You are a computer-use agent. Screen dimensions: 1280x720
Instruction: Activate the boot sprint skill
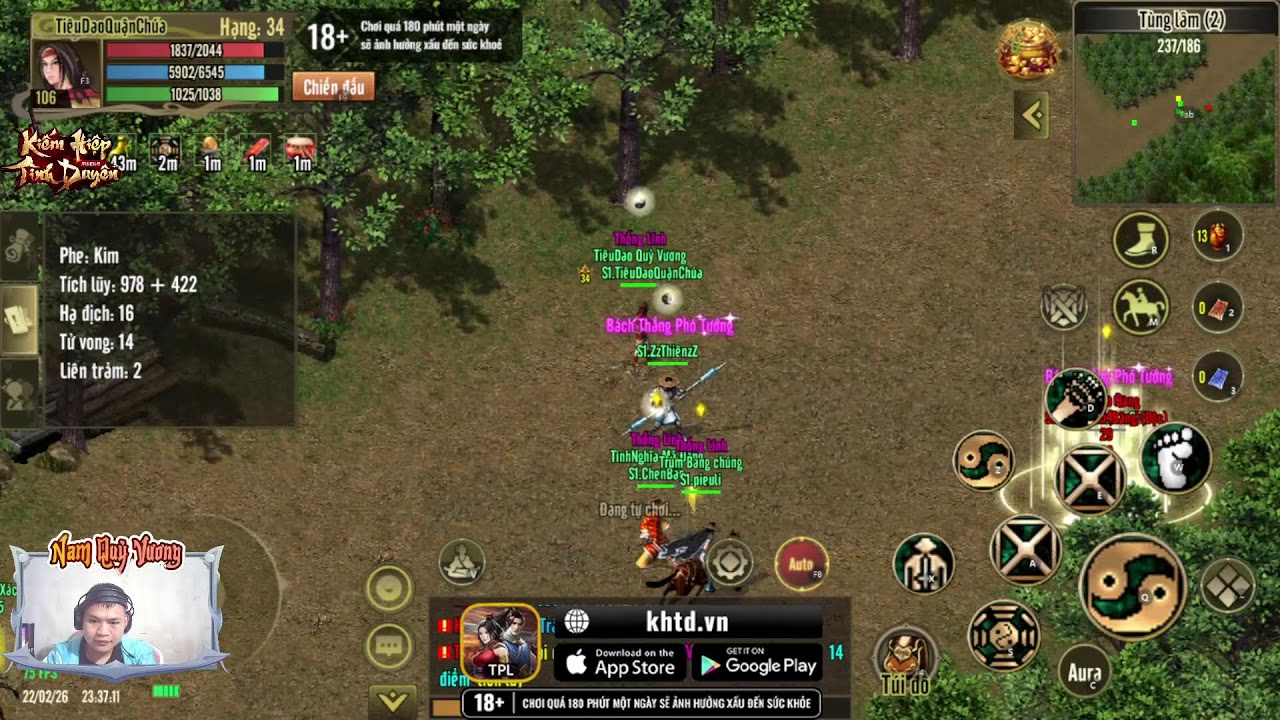point(1141,240)
